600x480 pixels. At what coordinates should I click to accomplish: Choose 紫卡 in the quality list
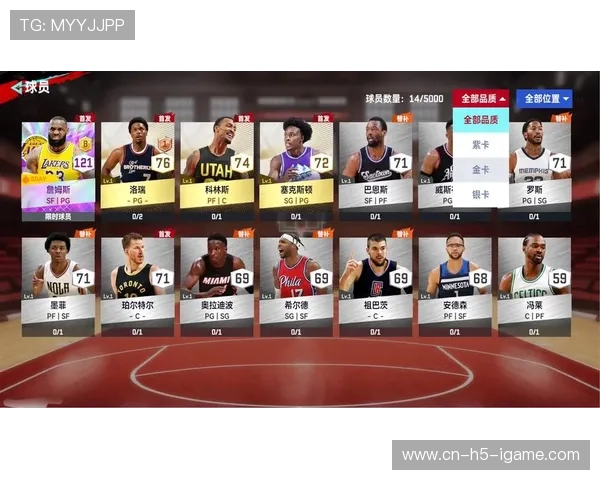tap(481, 145)
